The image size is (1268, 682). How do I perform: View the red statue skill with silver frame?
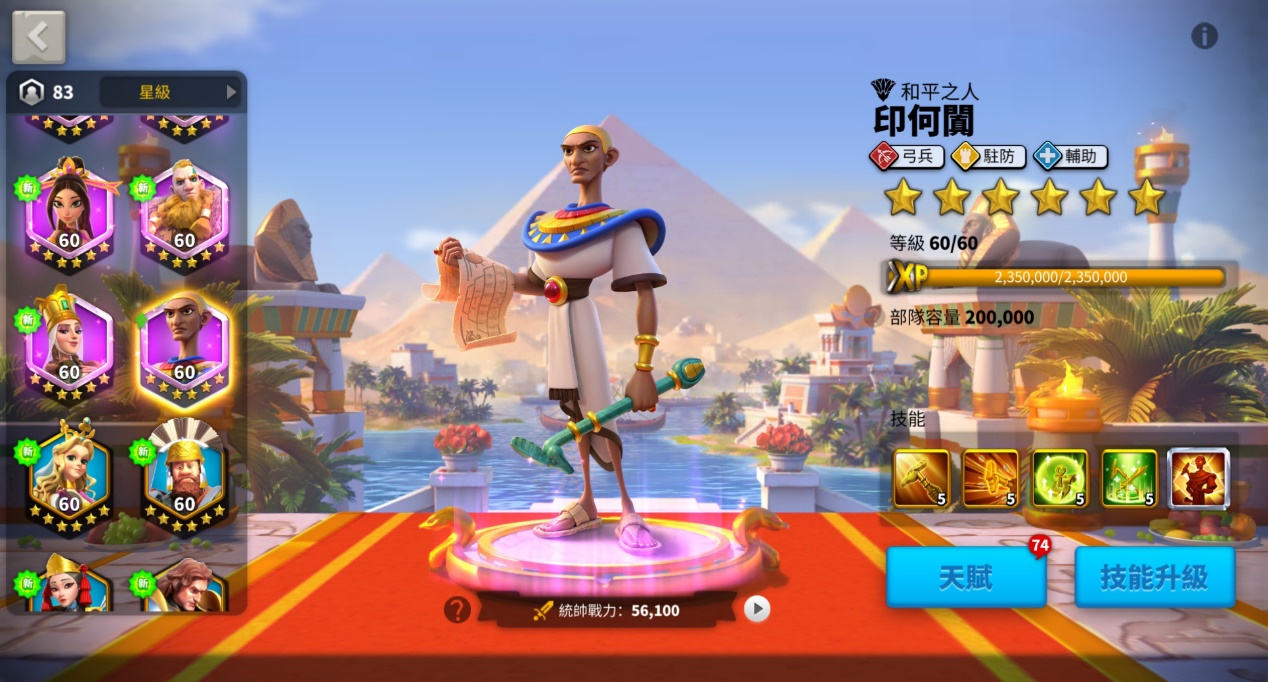tap(1198, 478)
